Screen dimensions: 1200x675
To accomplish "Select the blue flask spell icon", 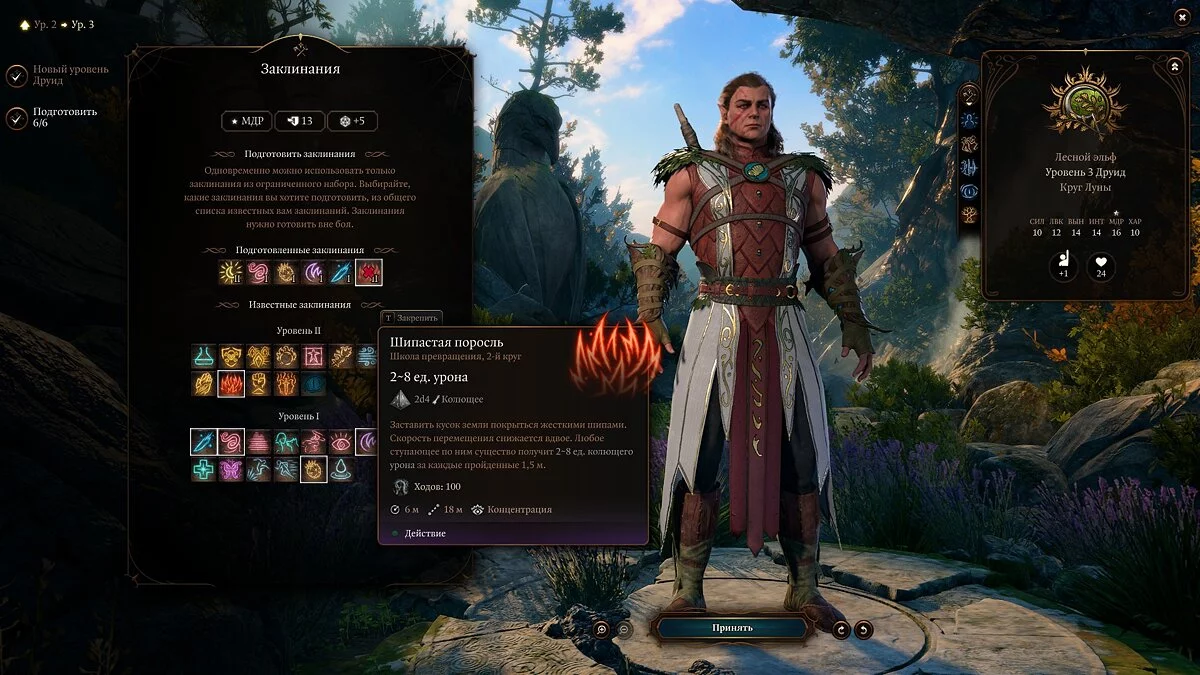I will 204,356.
